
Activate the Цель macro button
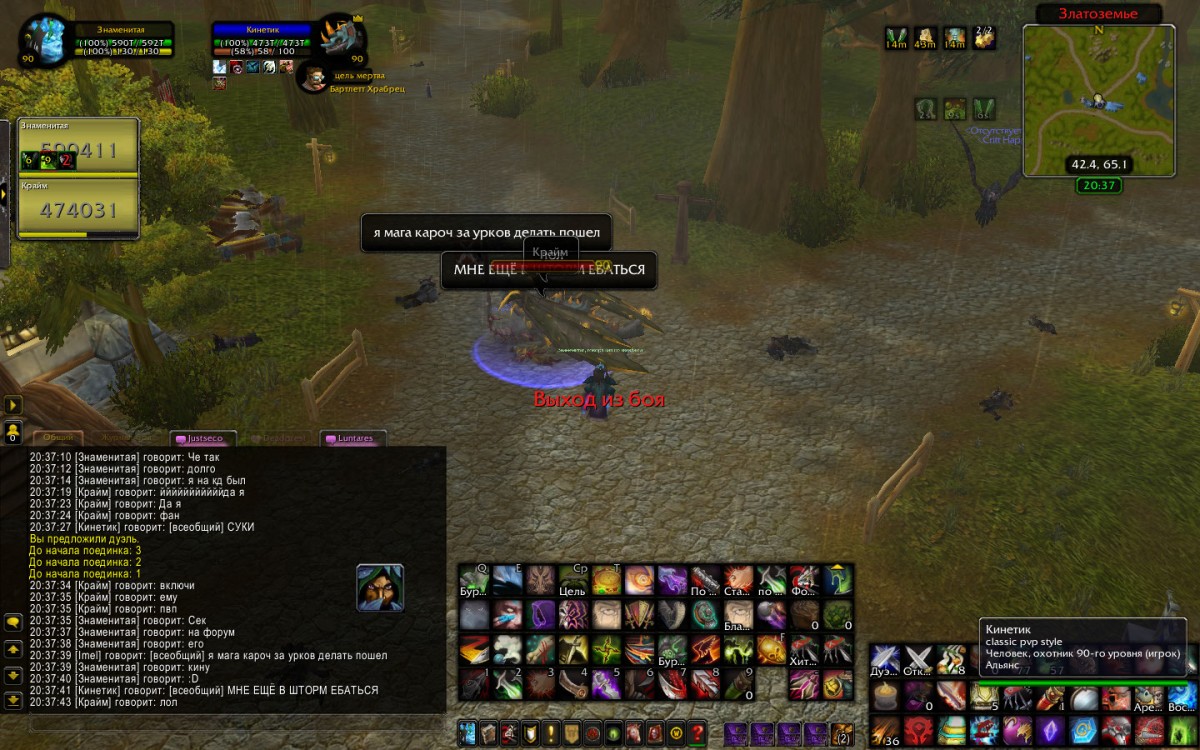point(573,580)
